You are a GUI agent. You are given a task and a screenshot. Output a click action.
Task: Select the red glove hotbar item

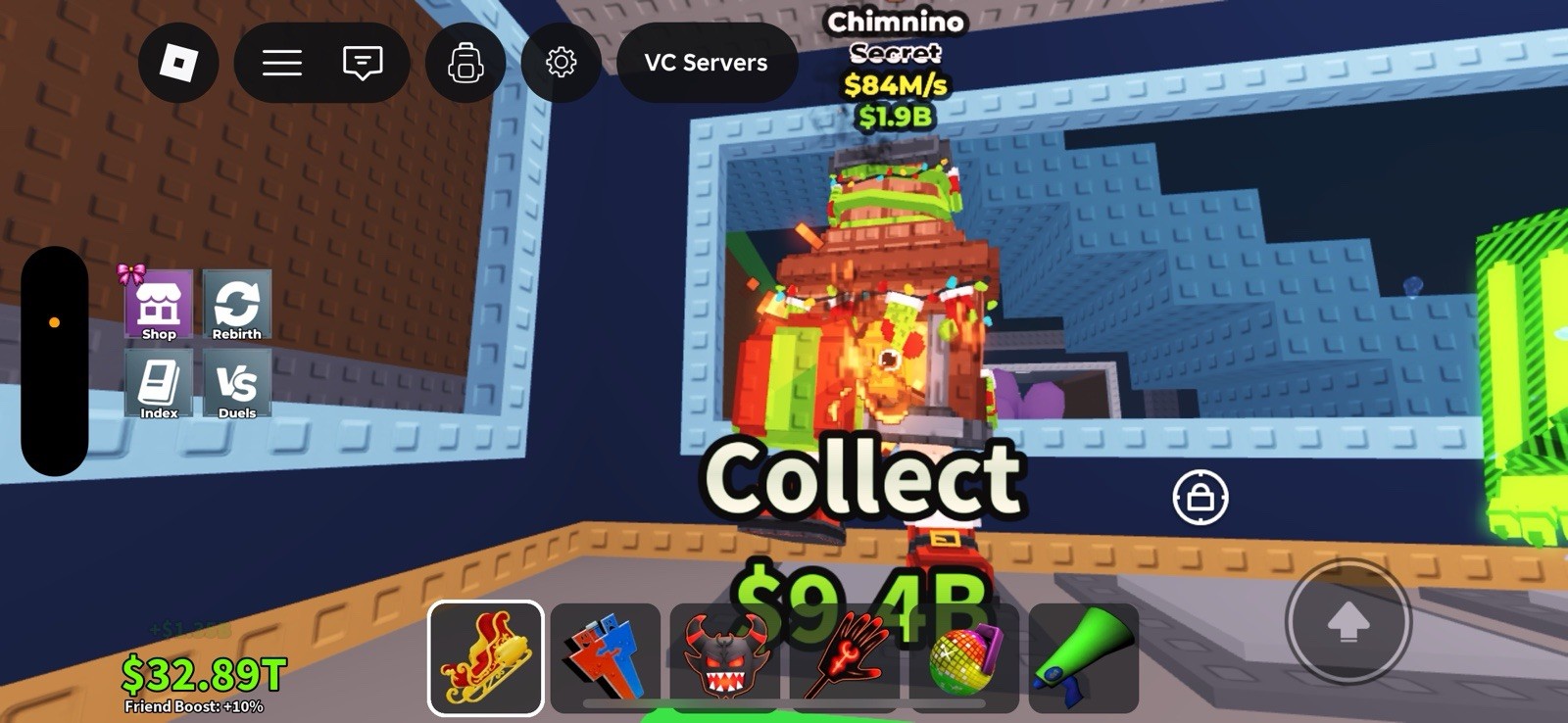tap(849, 657)
